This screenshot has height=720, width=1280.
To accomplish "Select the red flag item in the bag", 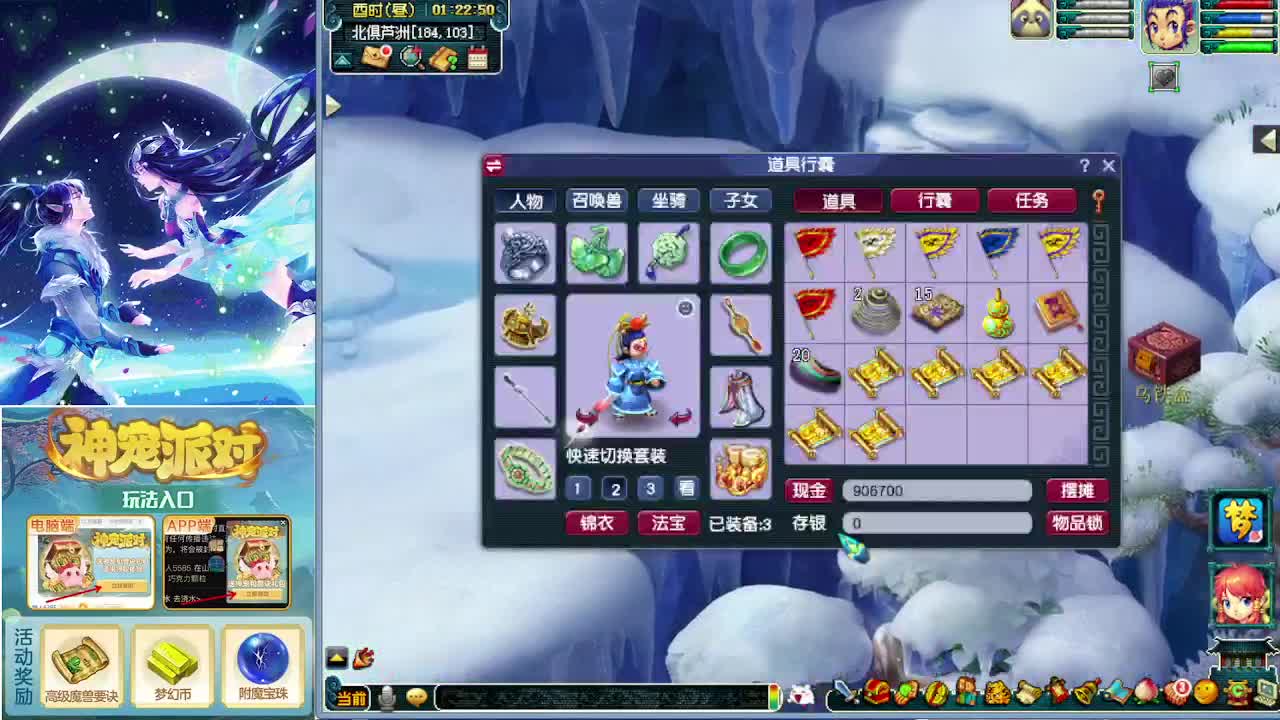I will click(815, 250).
